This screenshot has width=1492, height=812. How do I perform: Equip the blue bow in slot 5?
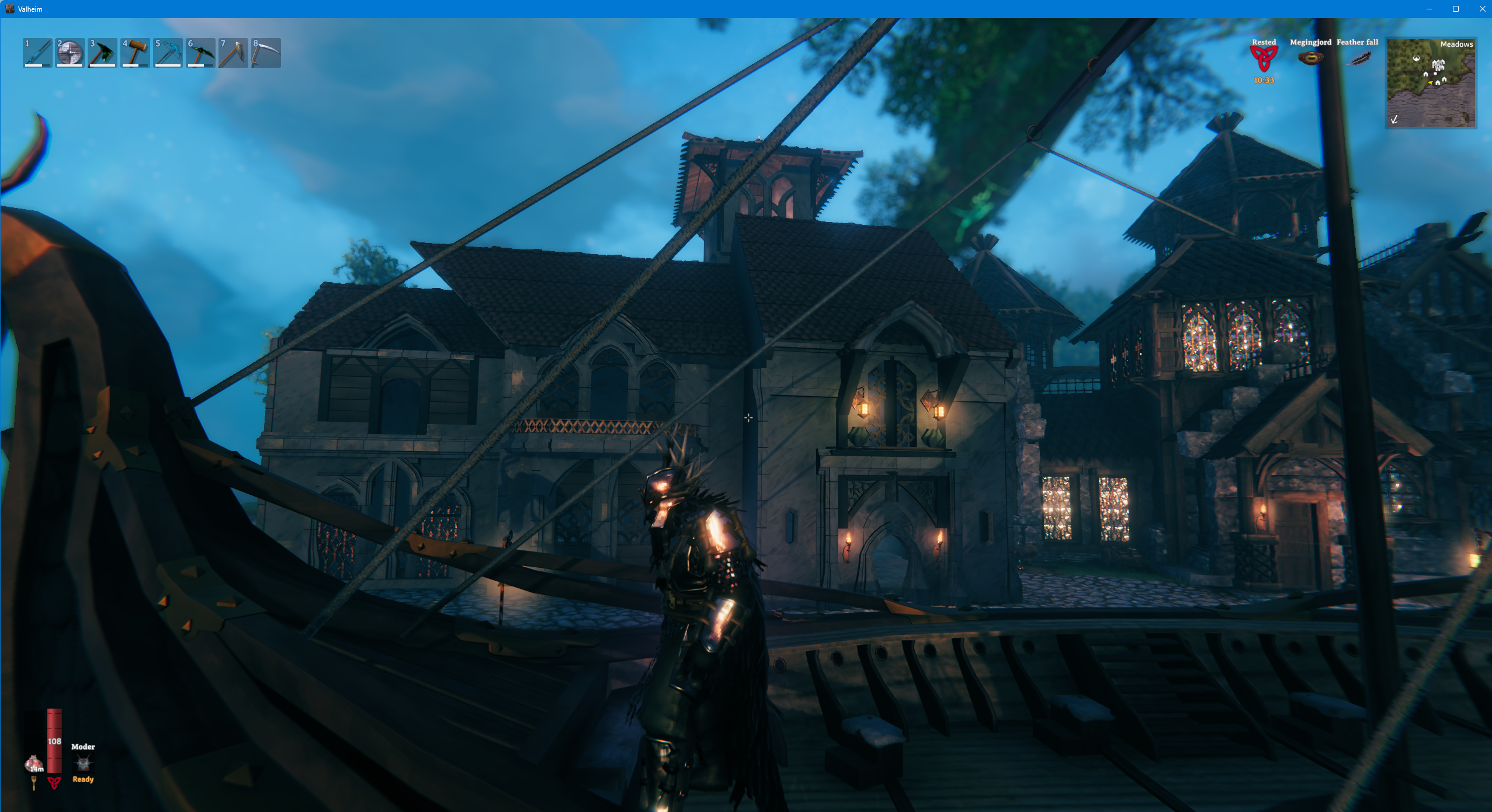pos(168,53)
